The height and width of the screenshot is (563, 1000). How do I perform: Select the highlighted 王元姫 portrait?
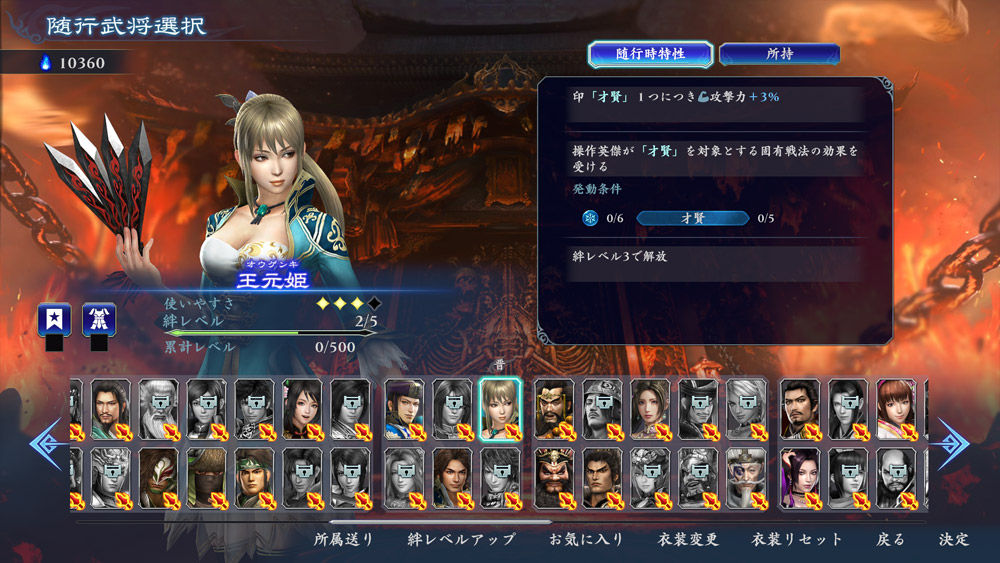[500, 408]
